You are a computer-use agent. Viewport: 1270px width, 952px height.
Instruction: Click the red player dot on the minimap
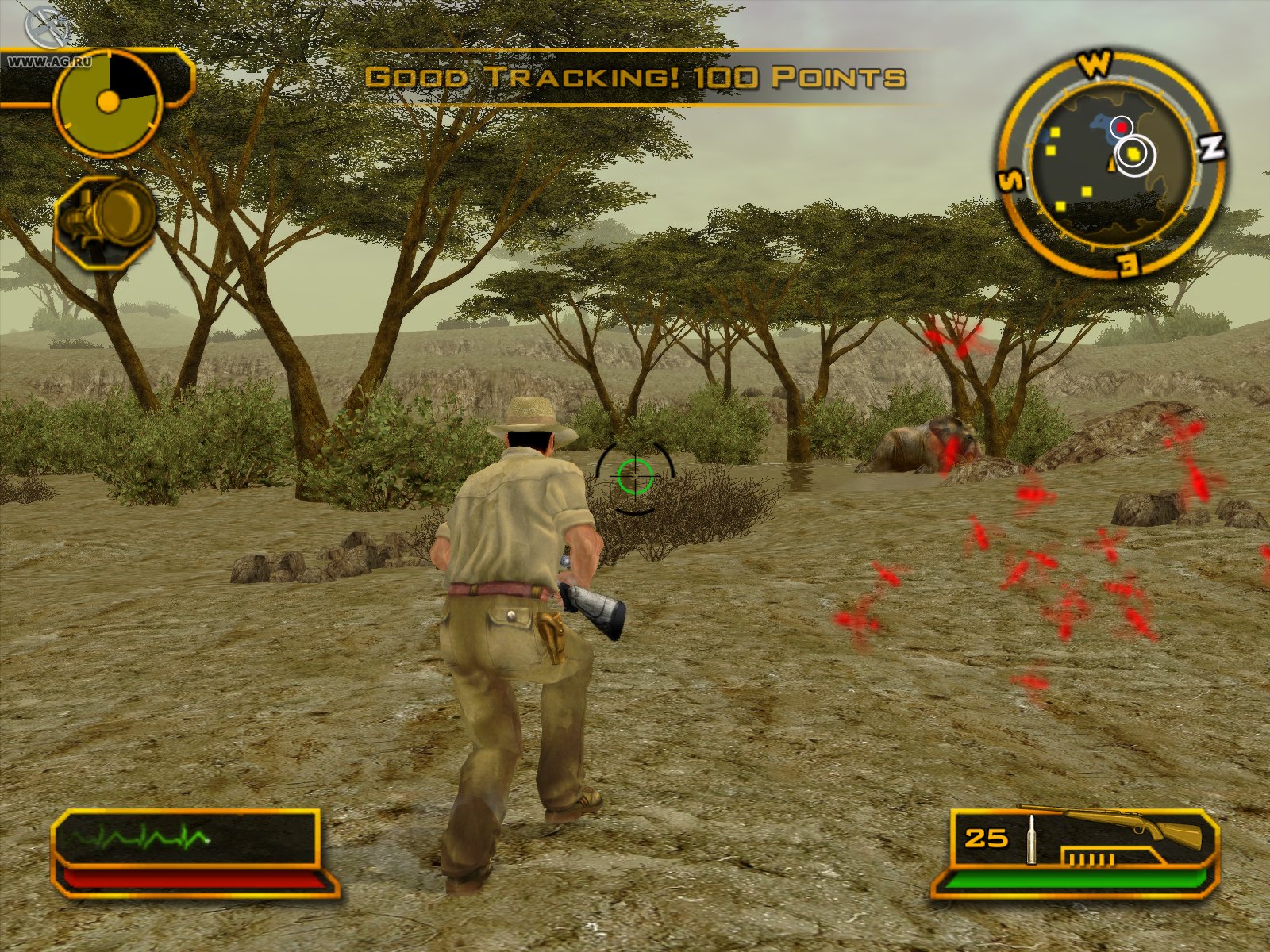pyautogui.click(x=1120, y=126)
